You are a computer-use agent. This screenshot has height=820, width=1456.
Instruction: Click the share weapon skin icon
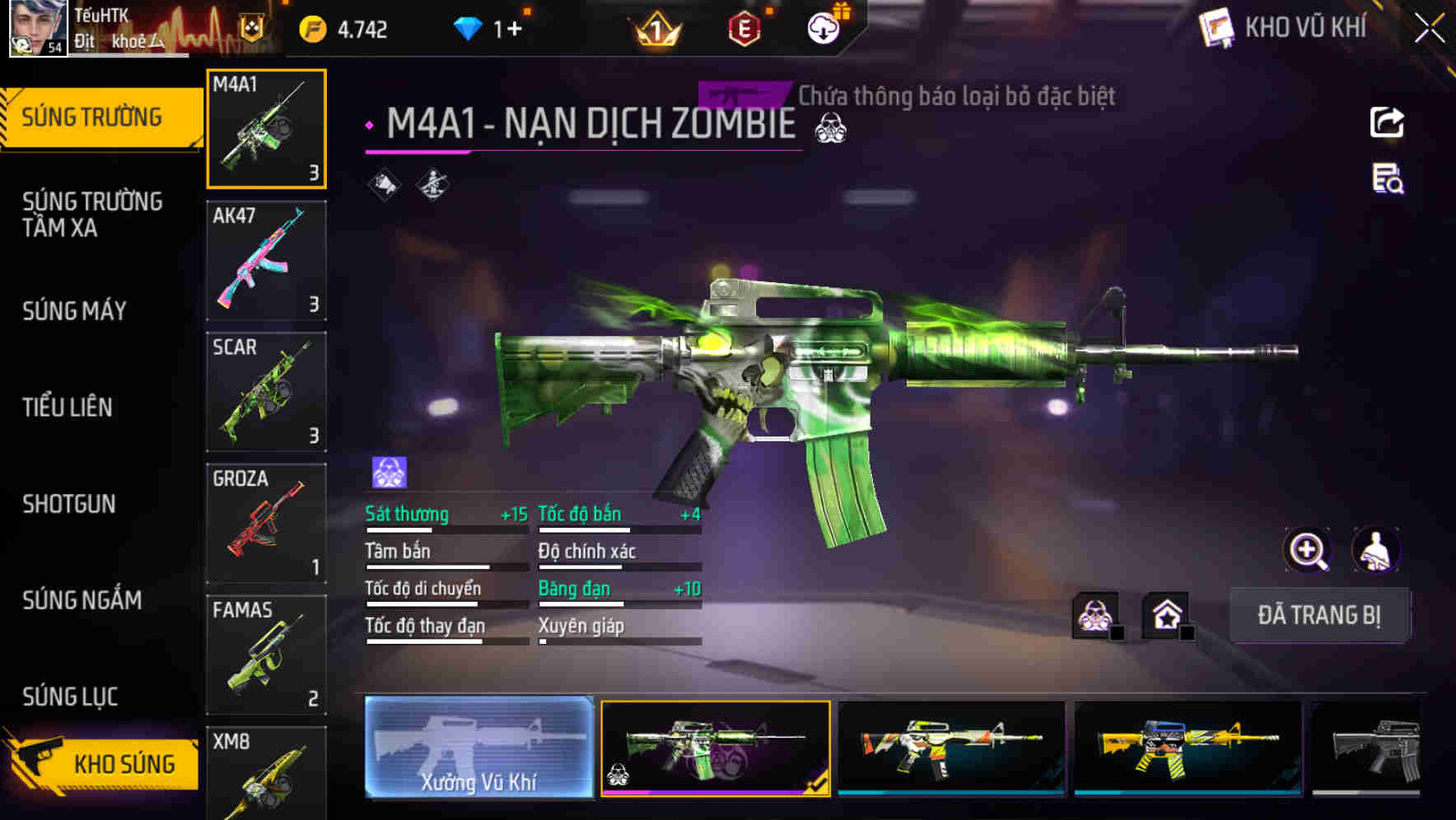click(x=1386, y=122)
